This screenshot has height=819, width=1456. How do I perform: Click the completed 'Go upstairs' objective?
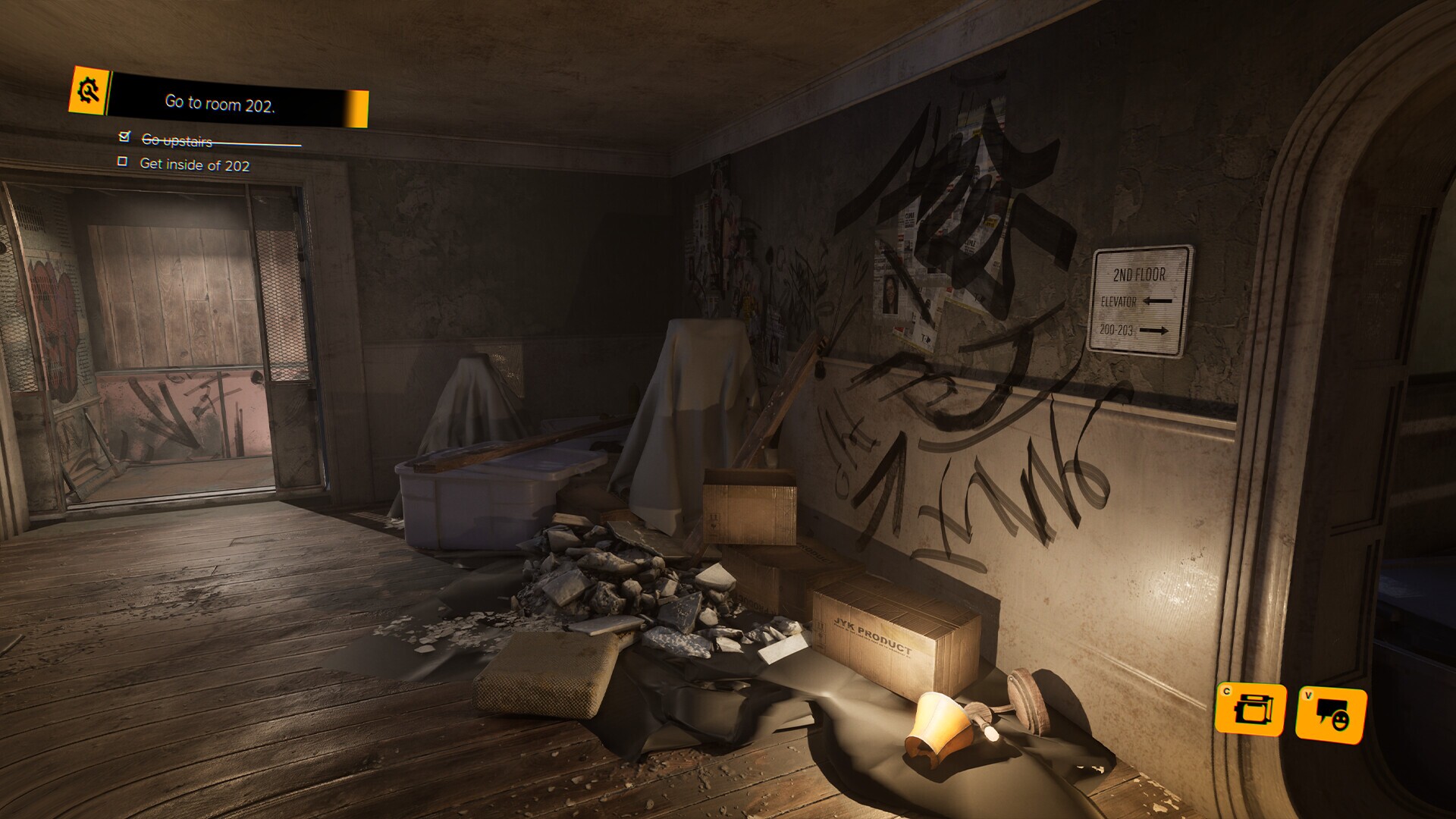click(x=177, y=140)
